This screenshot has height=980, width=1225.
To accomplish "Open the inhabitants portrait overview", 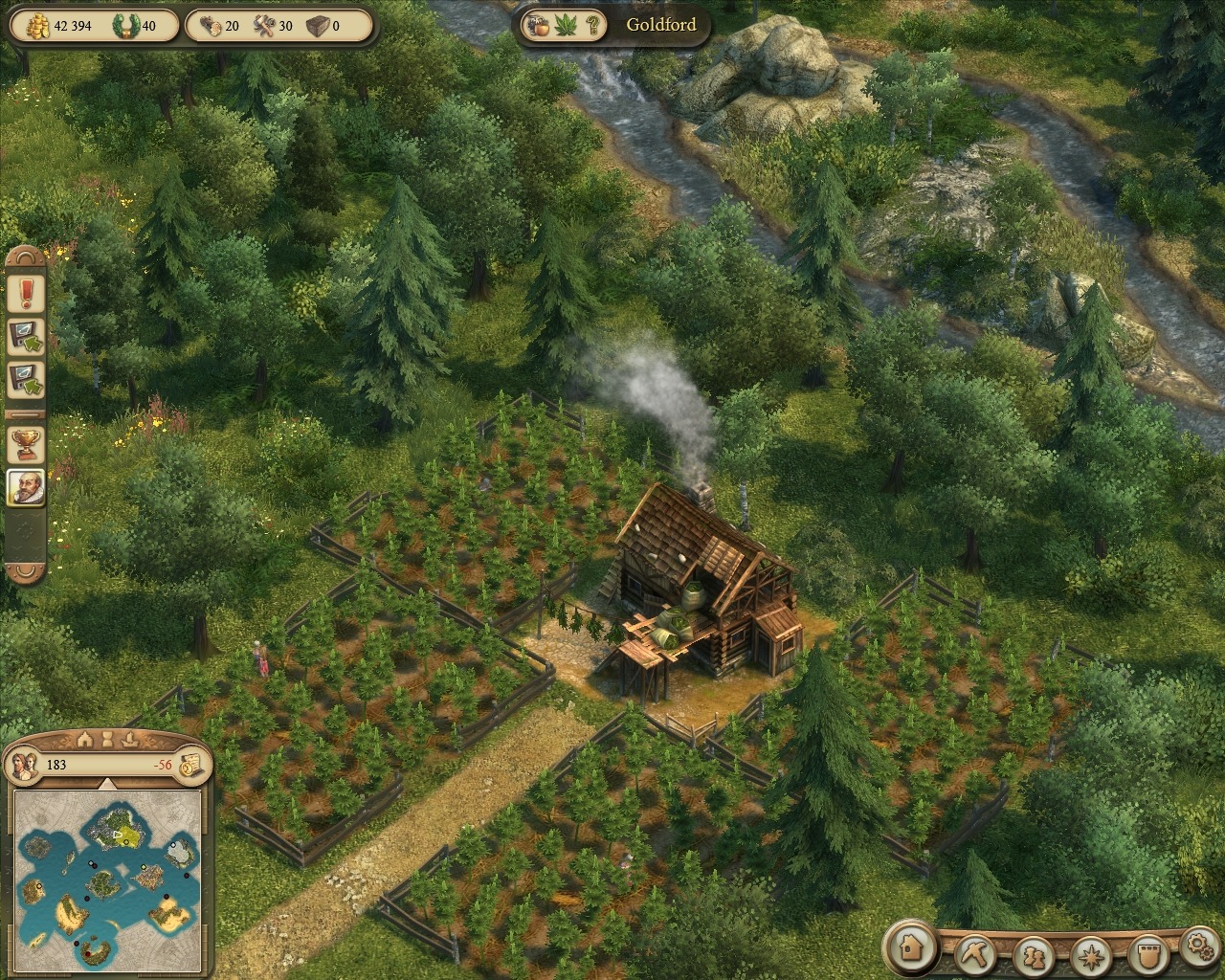I will coord(26,764).
